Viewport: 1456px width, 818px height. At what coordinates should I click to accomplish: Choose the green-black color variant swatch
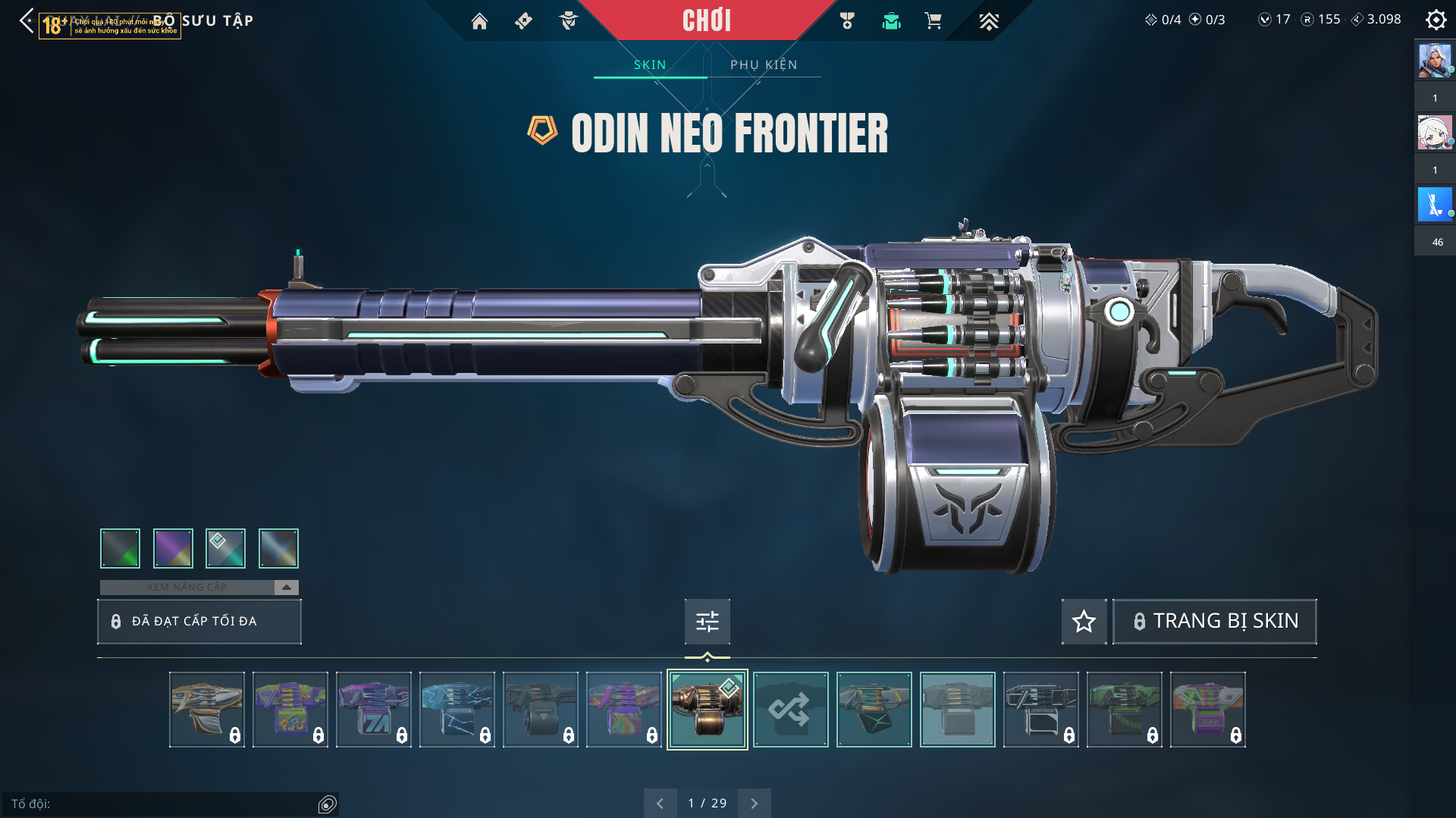[x=120, y=548]
